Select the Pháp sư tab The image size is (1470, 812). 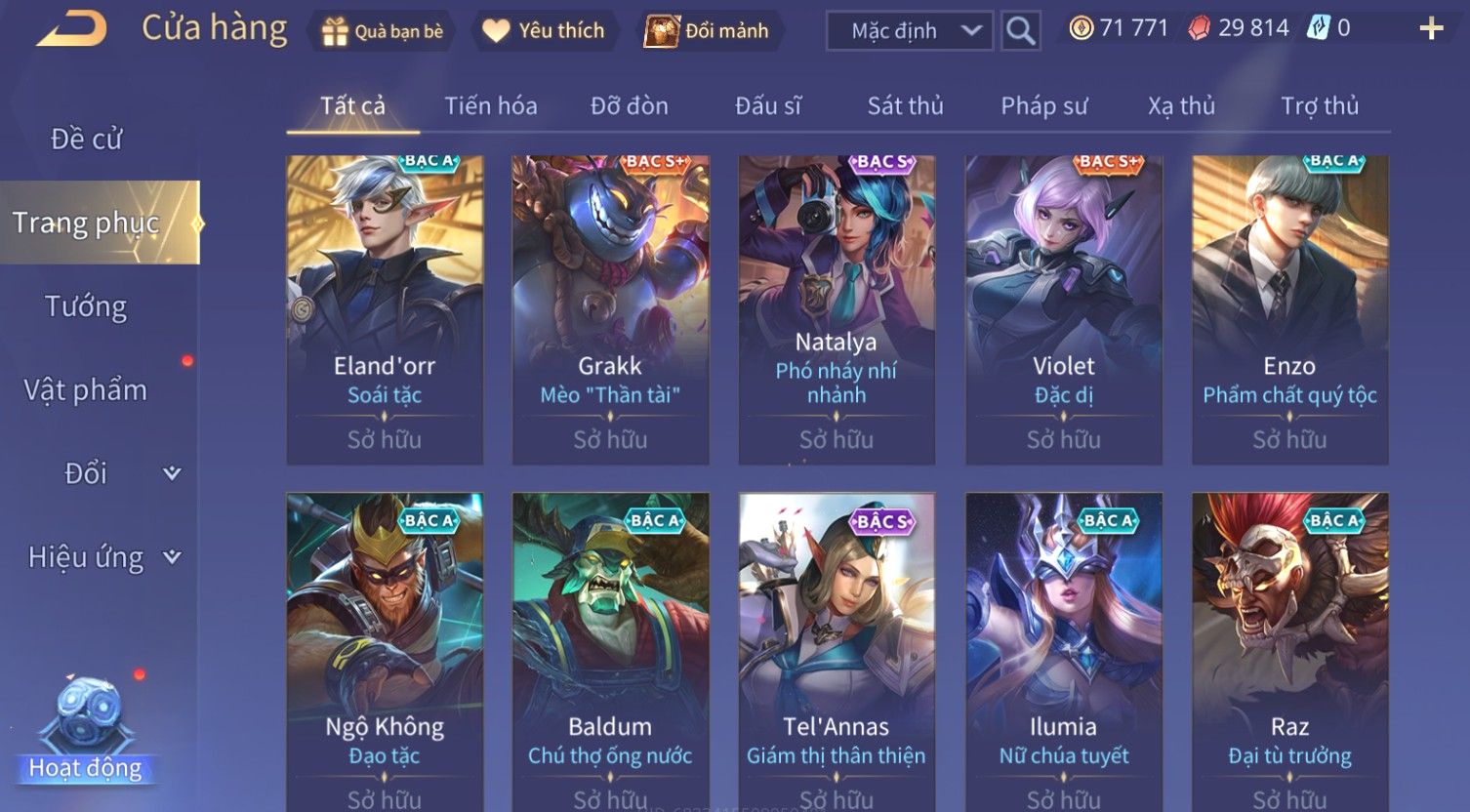coord(1043,105)
